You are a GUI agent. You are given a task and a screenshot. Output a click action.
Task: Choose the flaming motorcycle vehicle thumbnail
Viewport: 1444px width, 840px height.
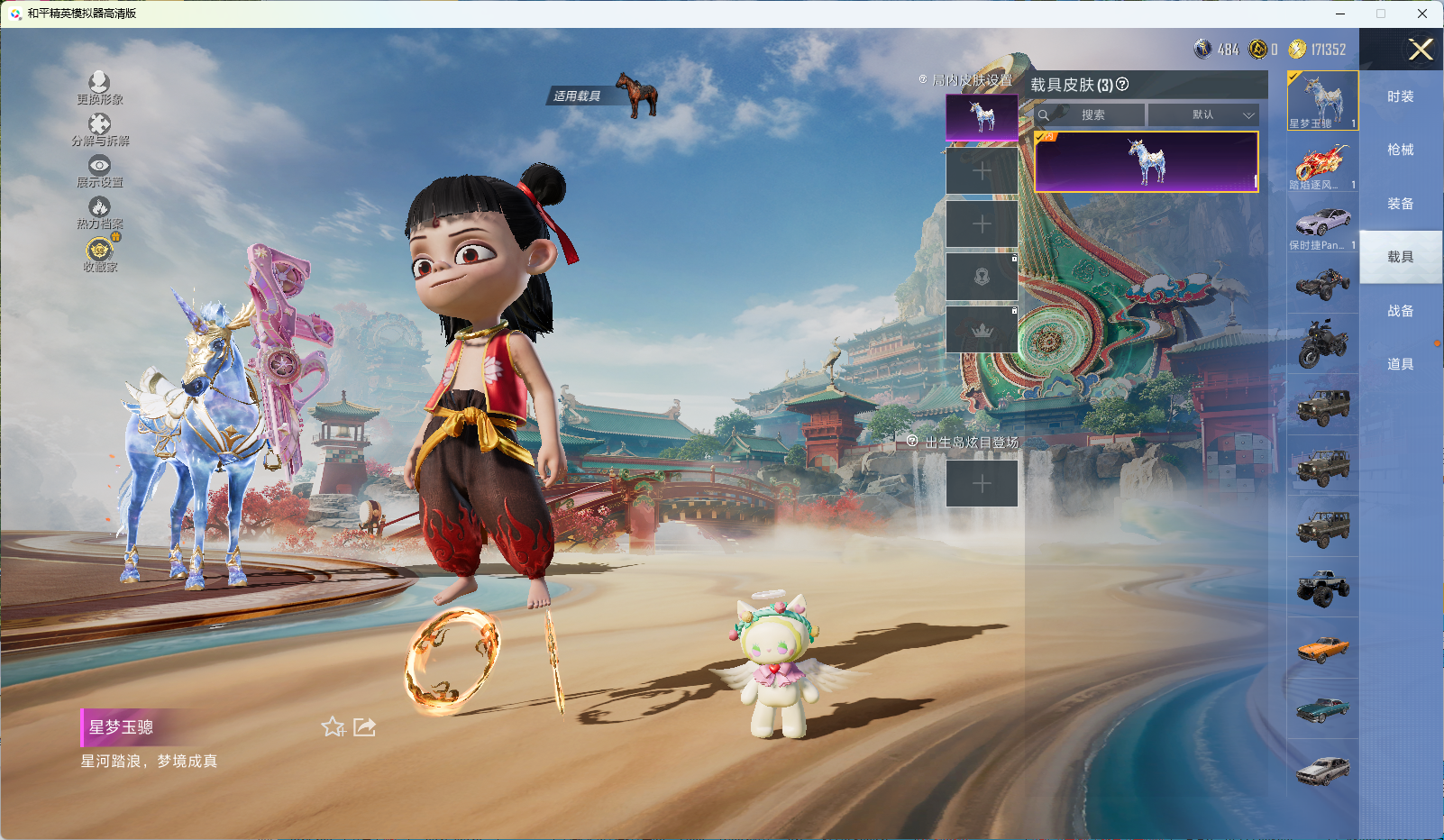coord(1322,163)
